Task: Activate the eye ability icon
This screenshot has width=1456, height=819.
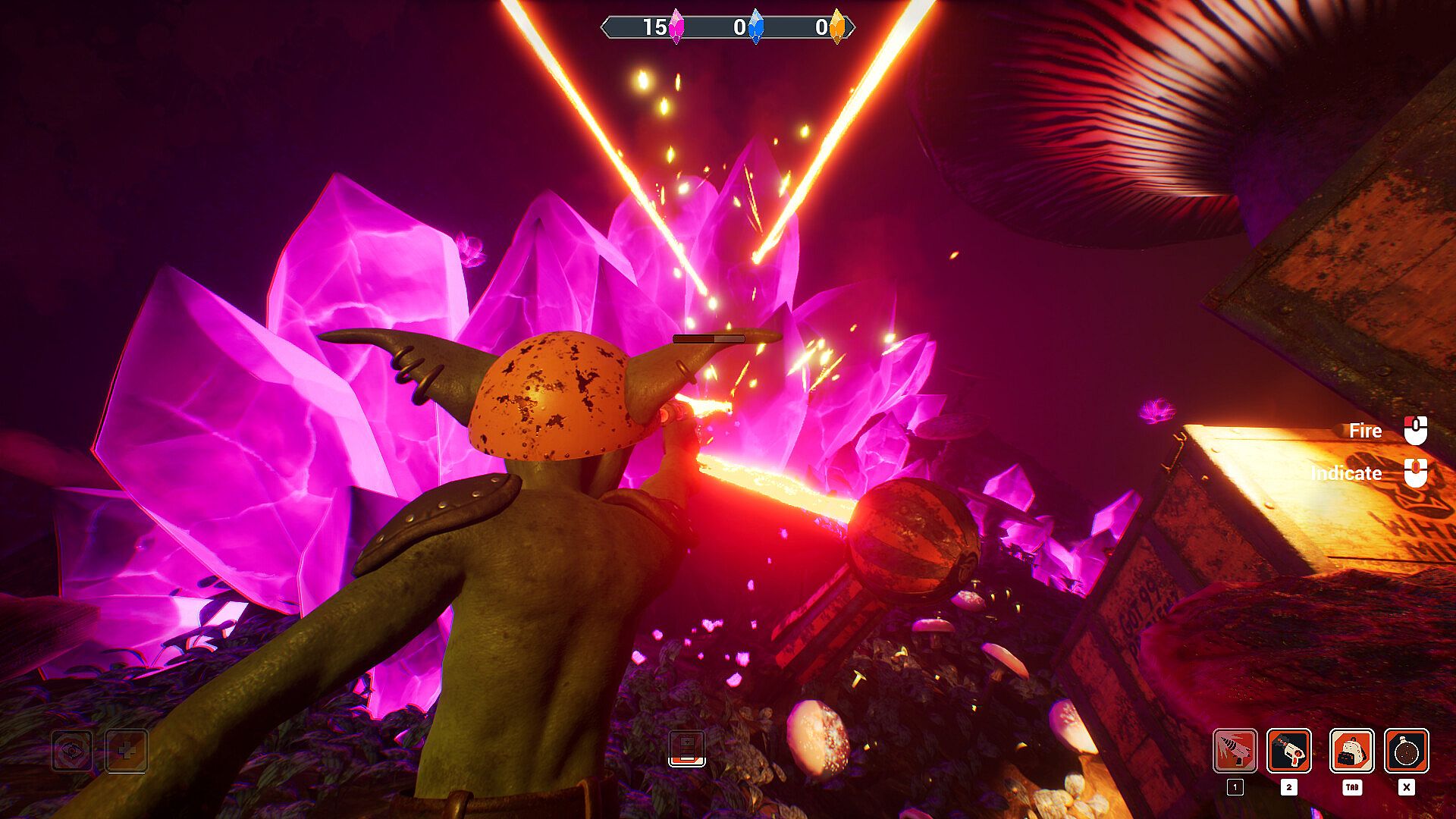Action: coord(72,751)
